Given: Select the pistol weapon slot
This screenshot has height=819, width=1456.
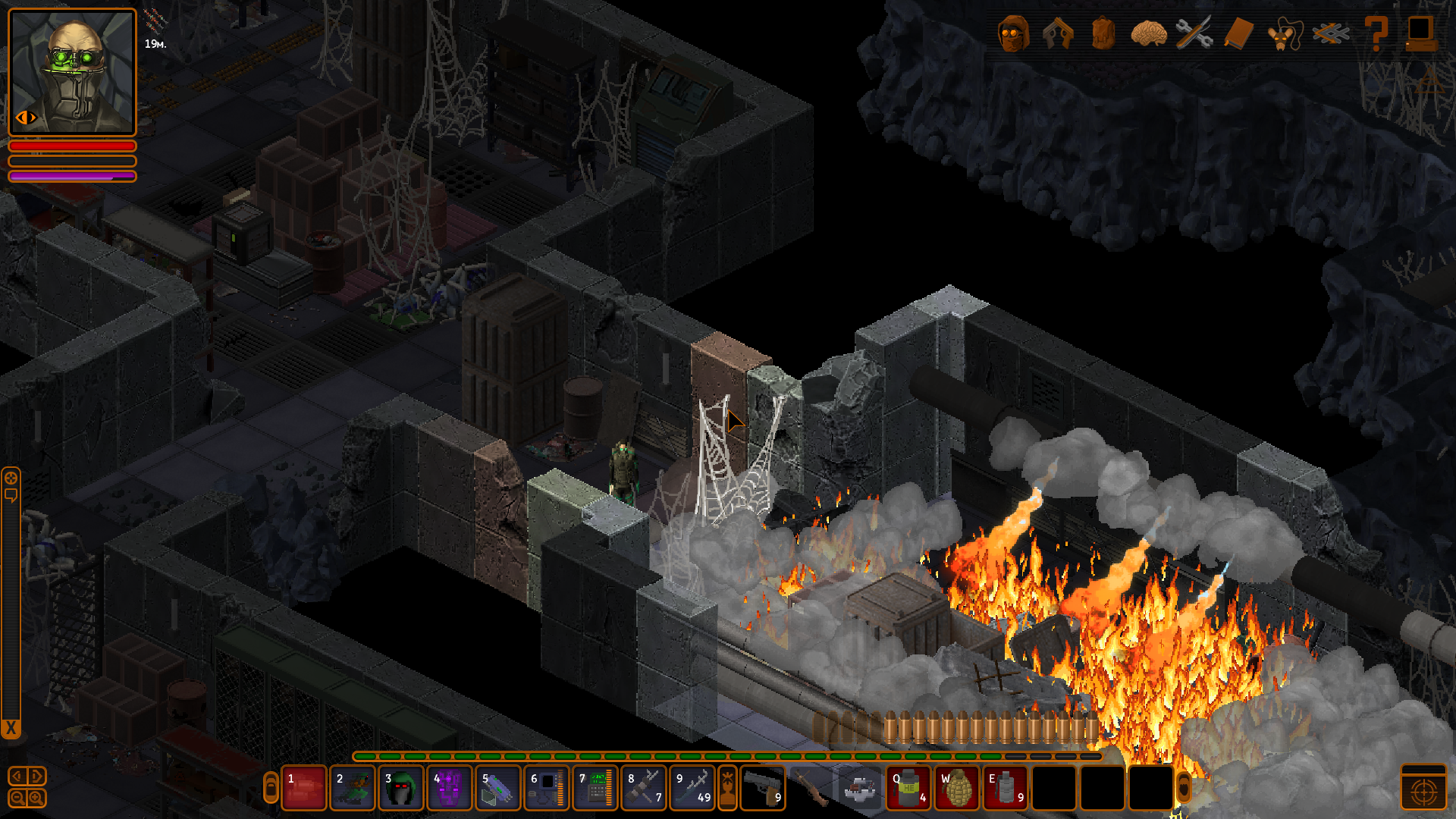Looking at the screenshot, I should [762, 789].
